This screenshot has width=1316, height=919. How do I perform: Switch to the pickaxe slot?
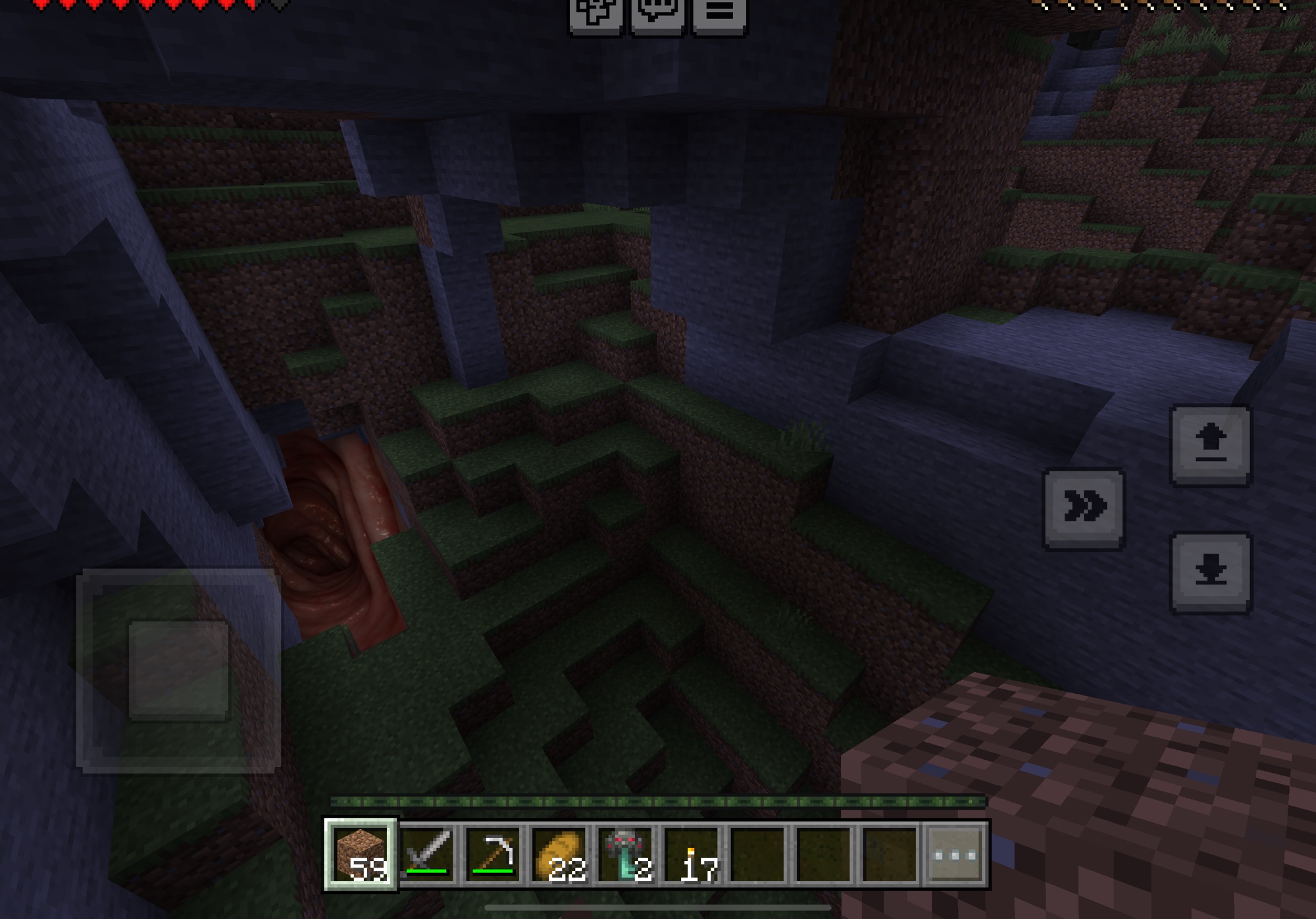493,854
